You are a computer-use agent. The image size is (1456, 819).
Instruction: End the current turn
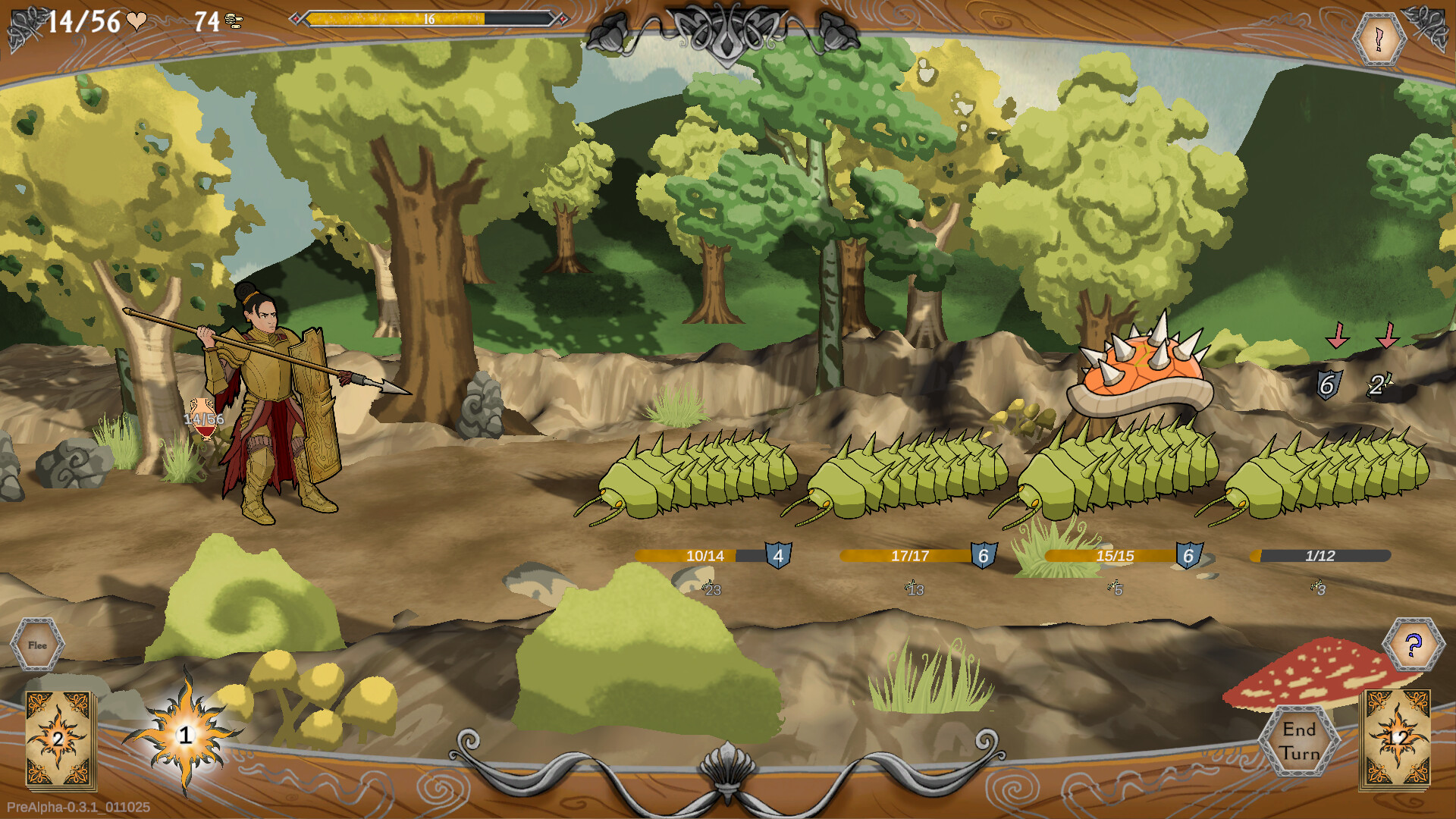click(x=1299, y=741)
